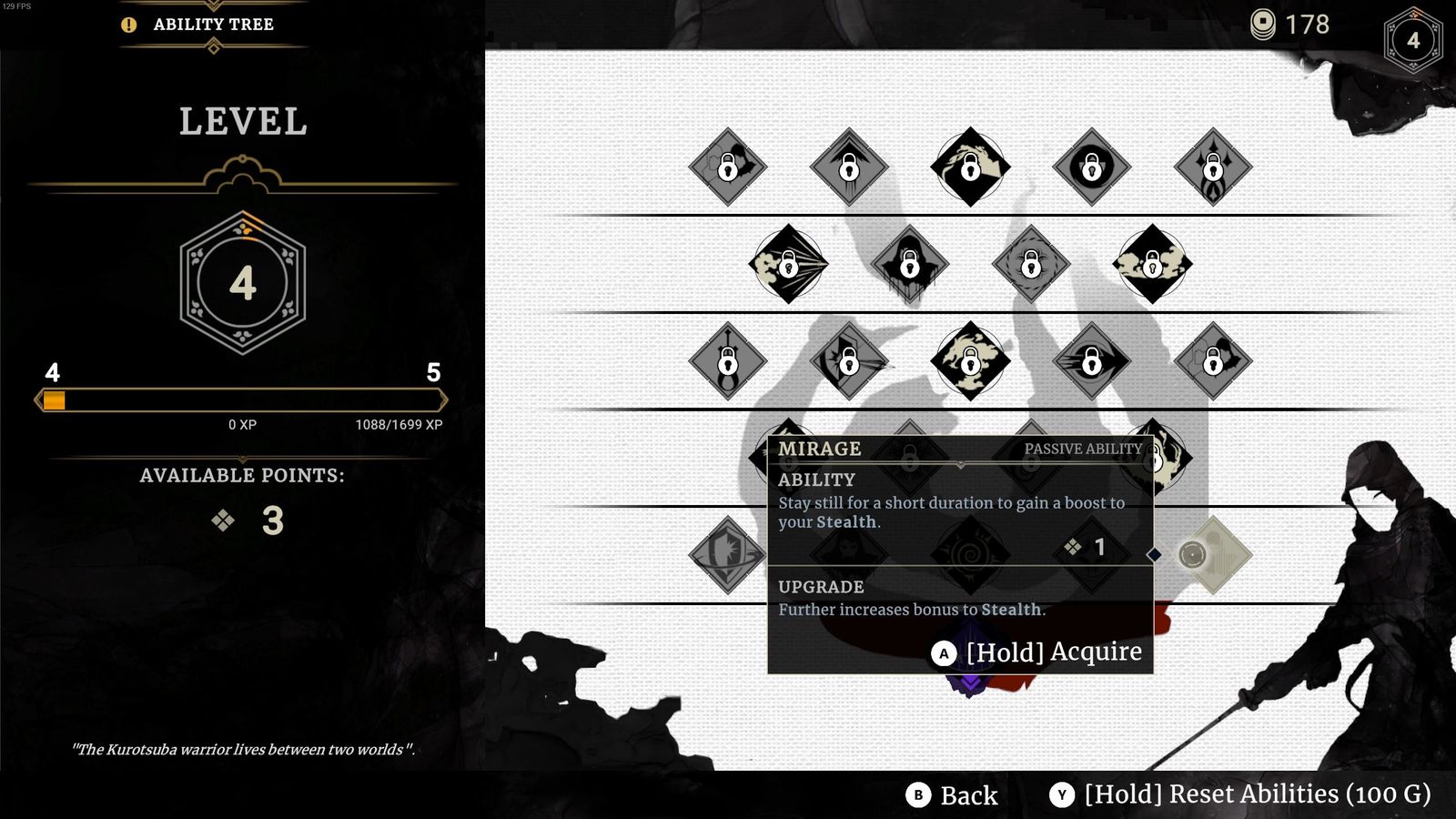Choose the locked dark ring ability node
Viewport: 1456px width, 819px height.
1091,167
